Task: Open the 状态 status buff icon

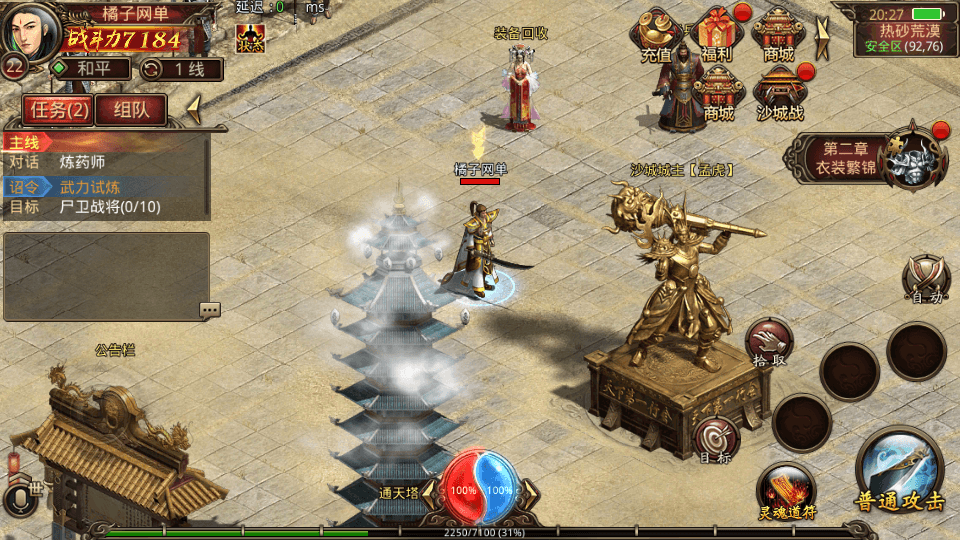Action: 250,38
